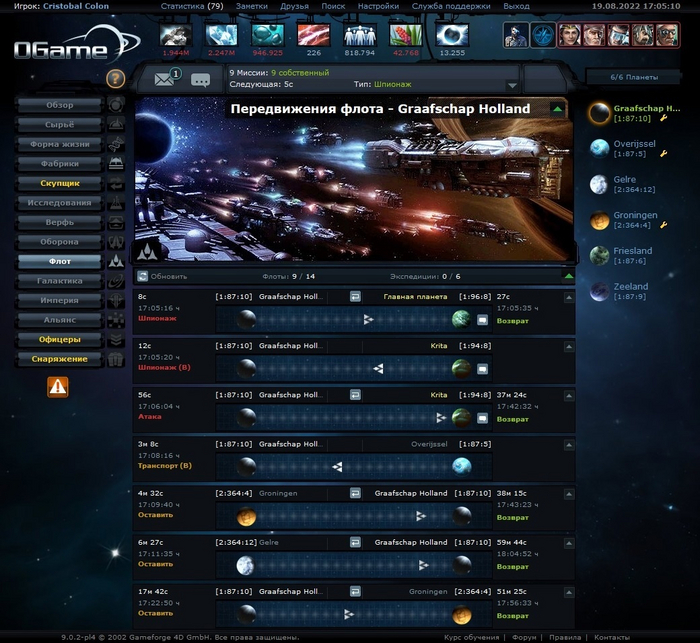Go to the Исследования section
Viewport: 700px width, 643px height.
click(x=59, y=203)
